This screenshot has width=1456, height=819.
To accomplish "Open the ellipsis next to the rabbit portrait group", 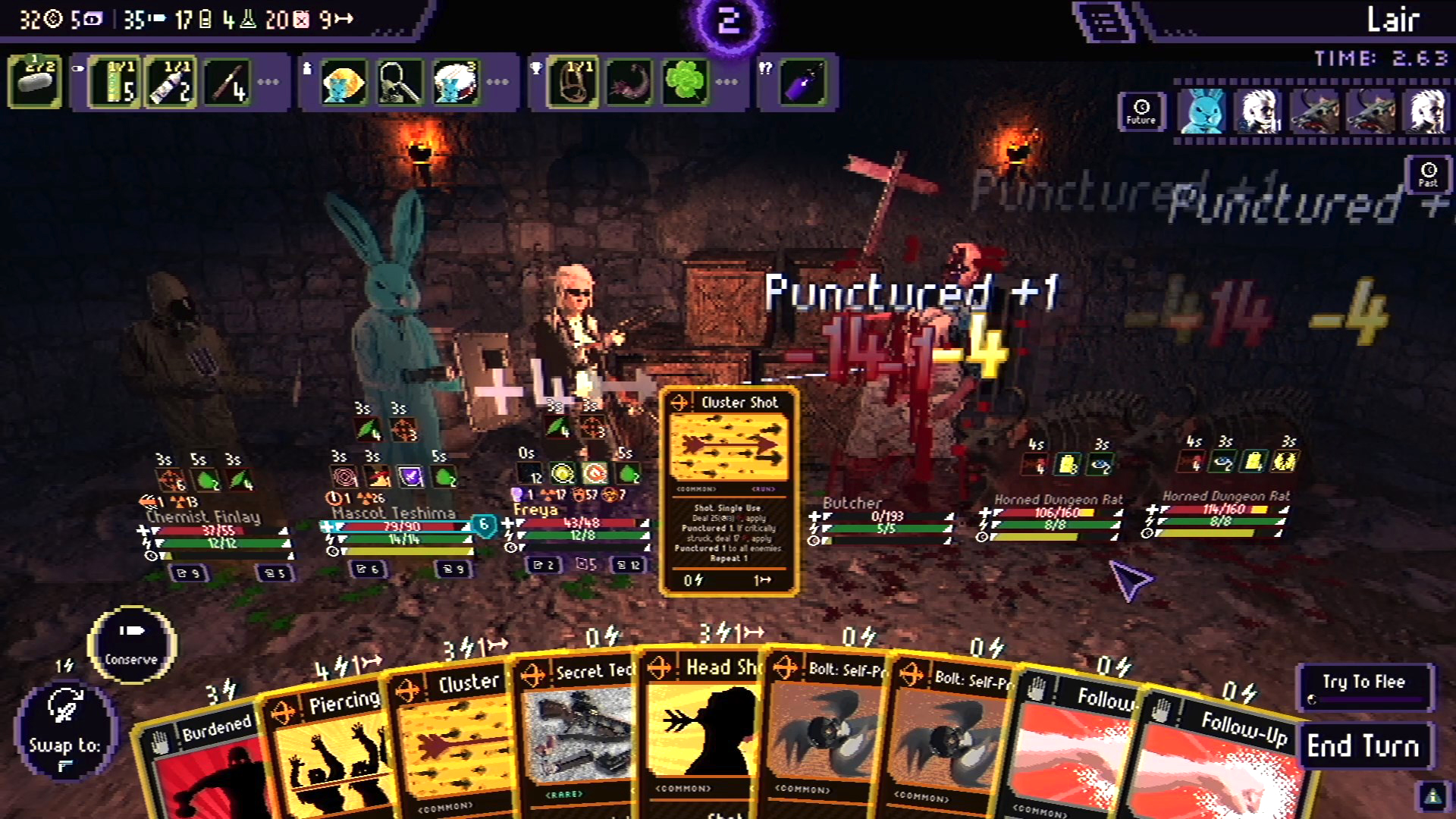I will 497,81.
